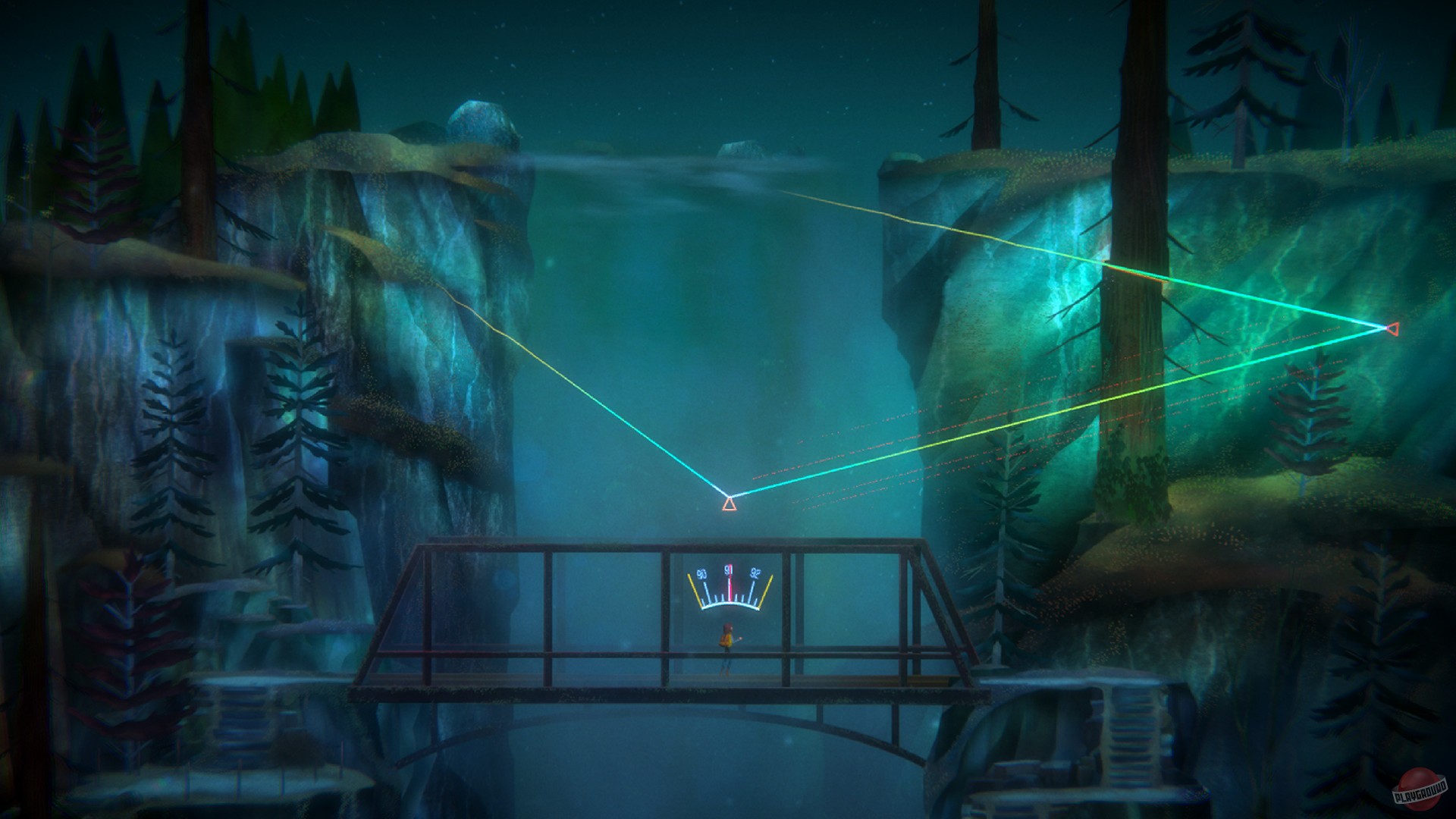This screenshot has height=819, width=1456.
Task: Click frequency label 90 on the dial
Action: click(701, 574)
